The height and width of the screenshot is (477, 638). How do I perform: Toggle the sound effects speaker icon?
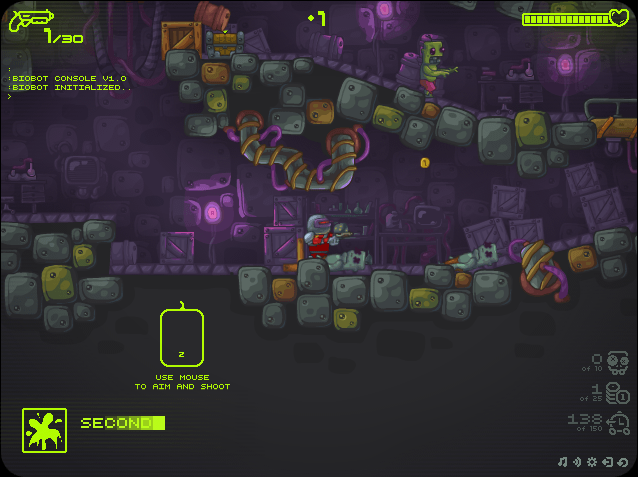[x=577, y=462]
